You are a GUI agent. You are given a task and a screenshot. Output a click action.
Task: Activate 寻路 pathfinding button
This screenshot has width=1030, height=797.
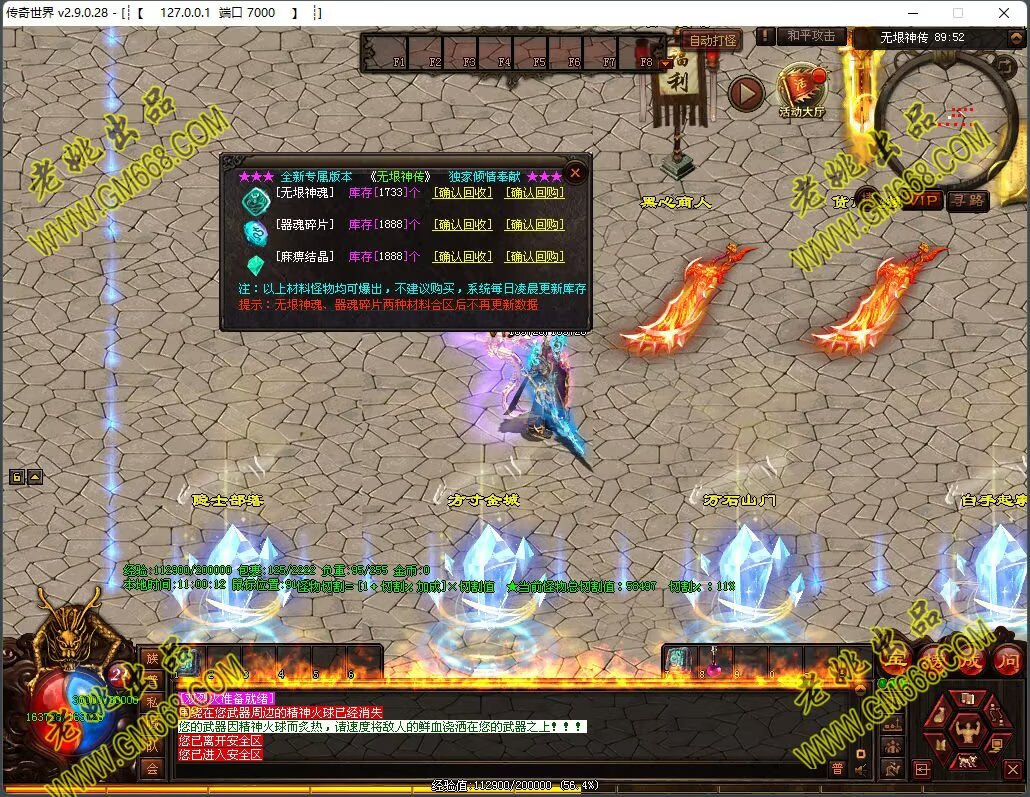tap(966, 201)
